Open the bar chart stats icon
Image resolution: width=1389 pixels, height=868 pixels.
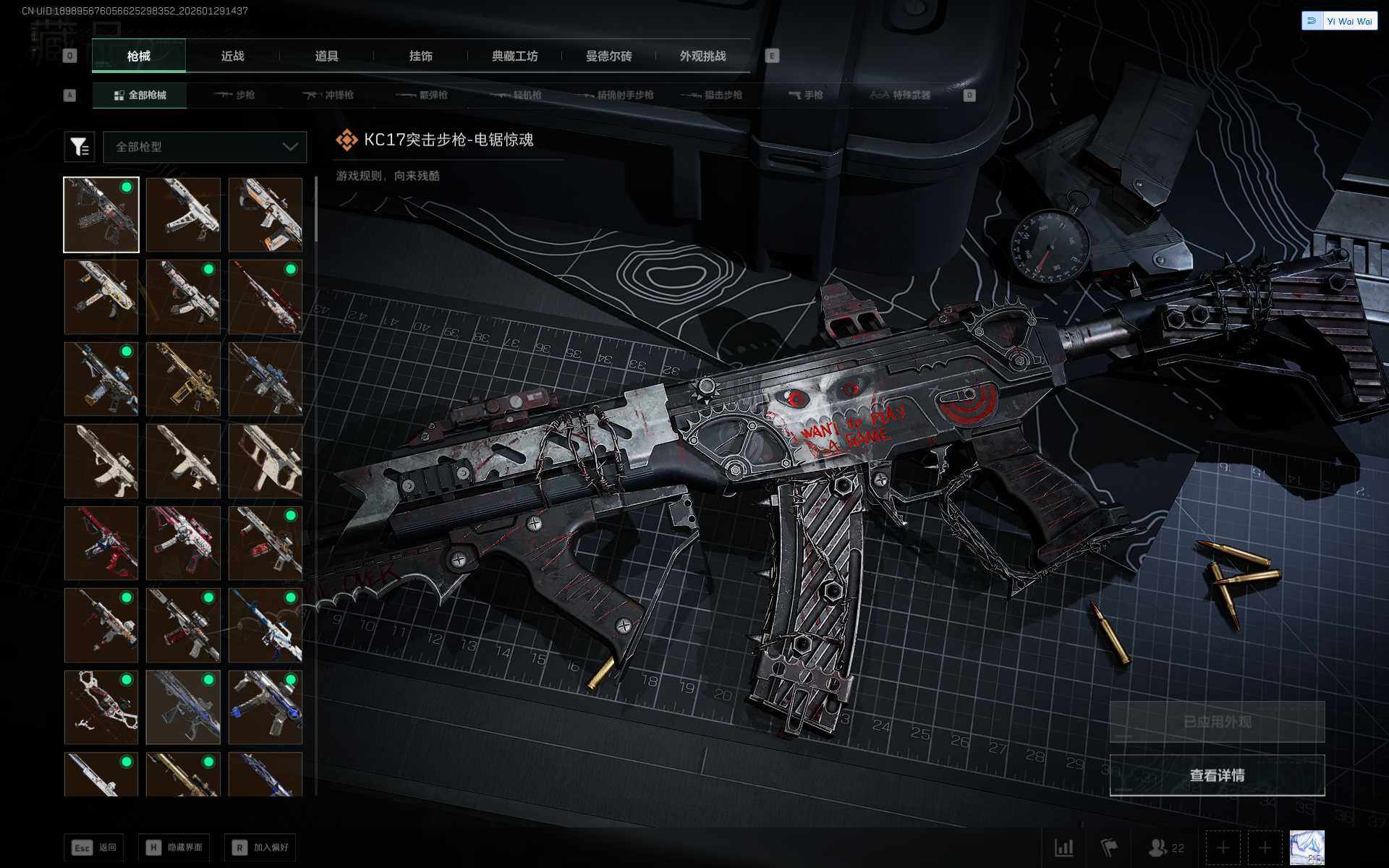(x=1063, y=848)
